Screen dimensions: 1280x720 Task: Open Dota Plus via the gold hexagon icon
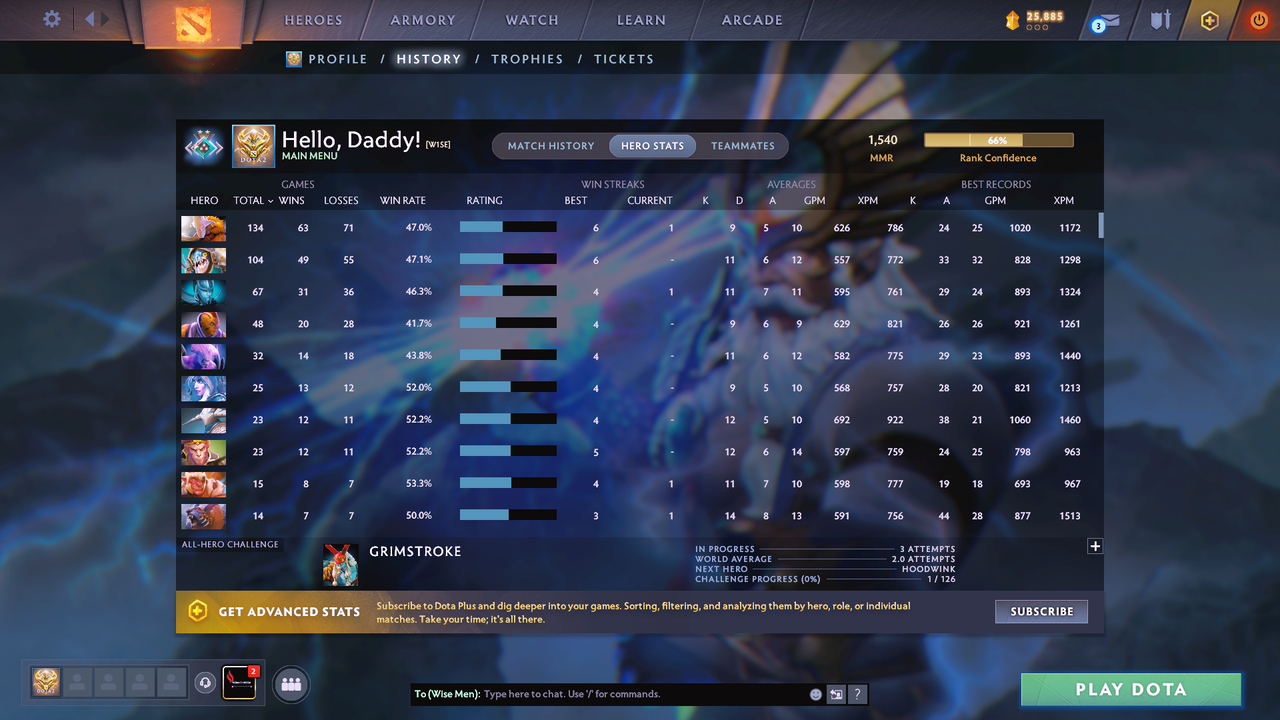click(1209, 19)
